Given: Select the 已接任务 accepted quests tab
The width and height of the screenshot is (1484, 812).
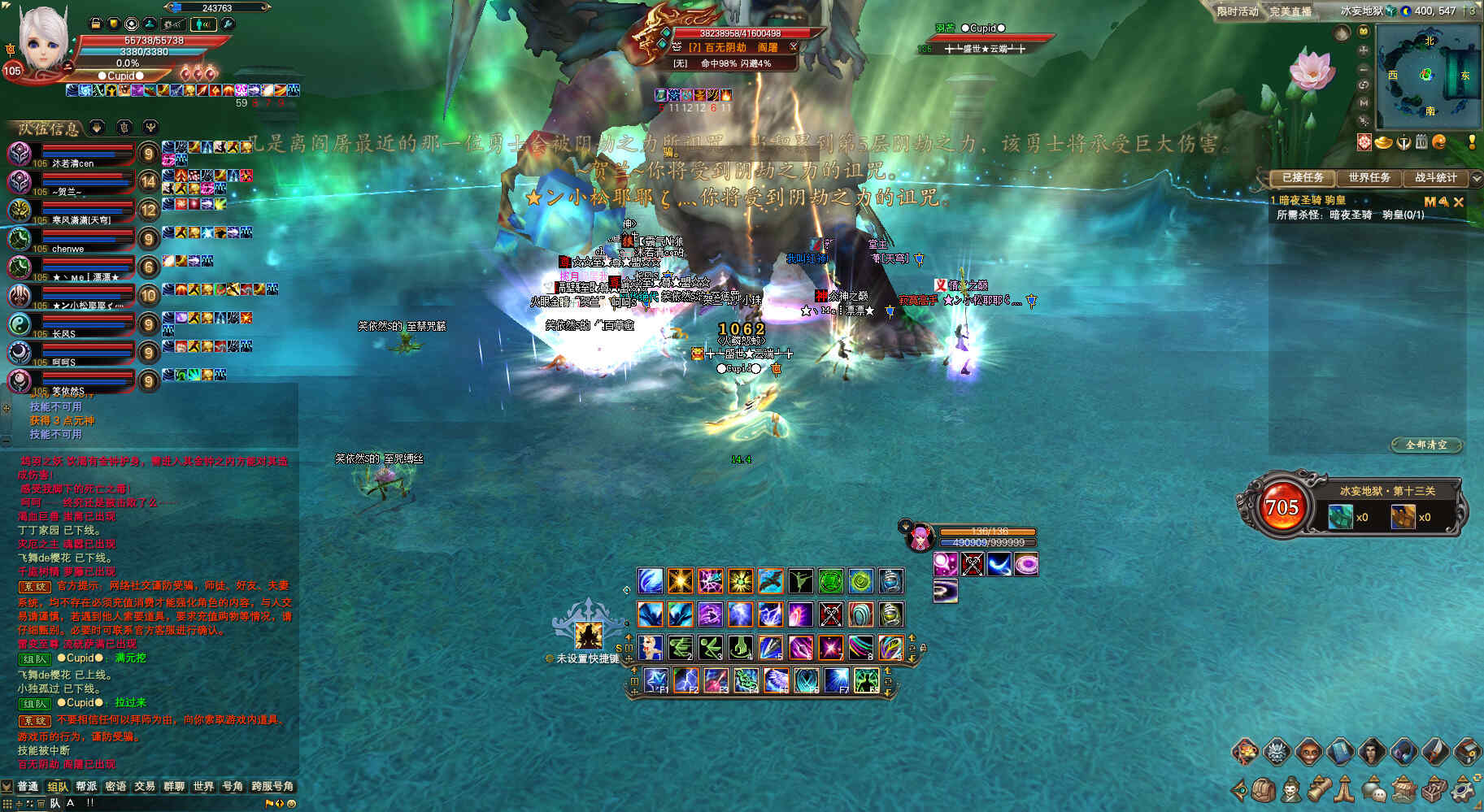Looking at the screenshot, I should 1303,177.
